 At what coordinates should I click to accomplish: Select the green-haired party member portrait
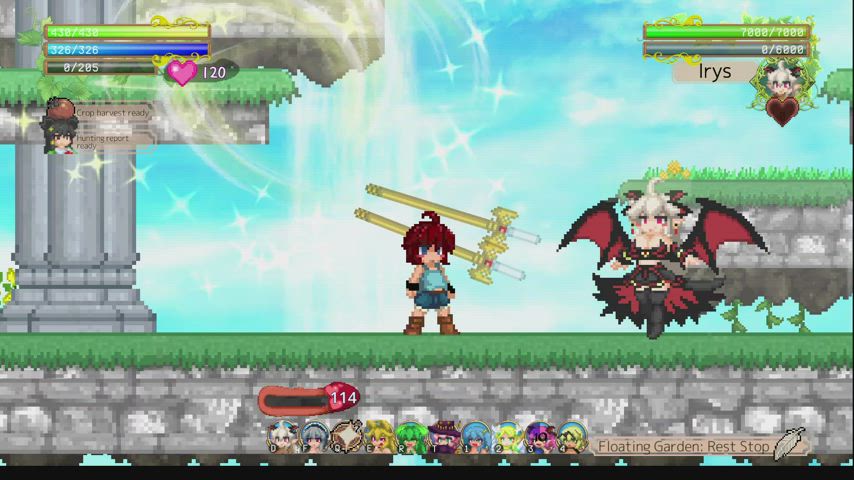(411, 437)
